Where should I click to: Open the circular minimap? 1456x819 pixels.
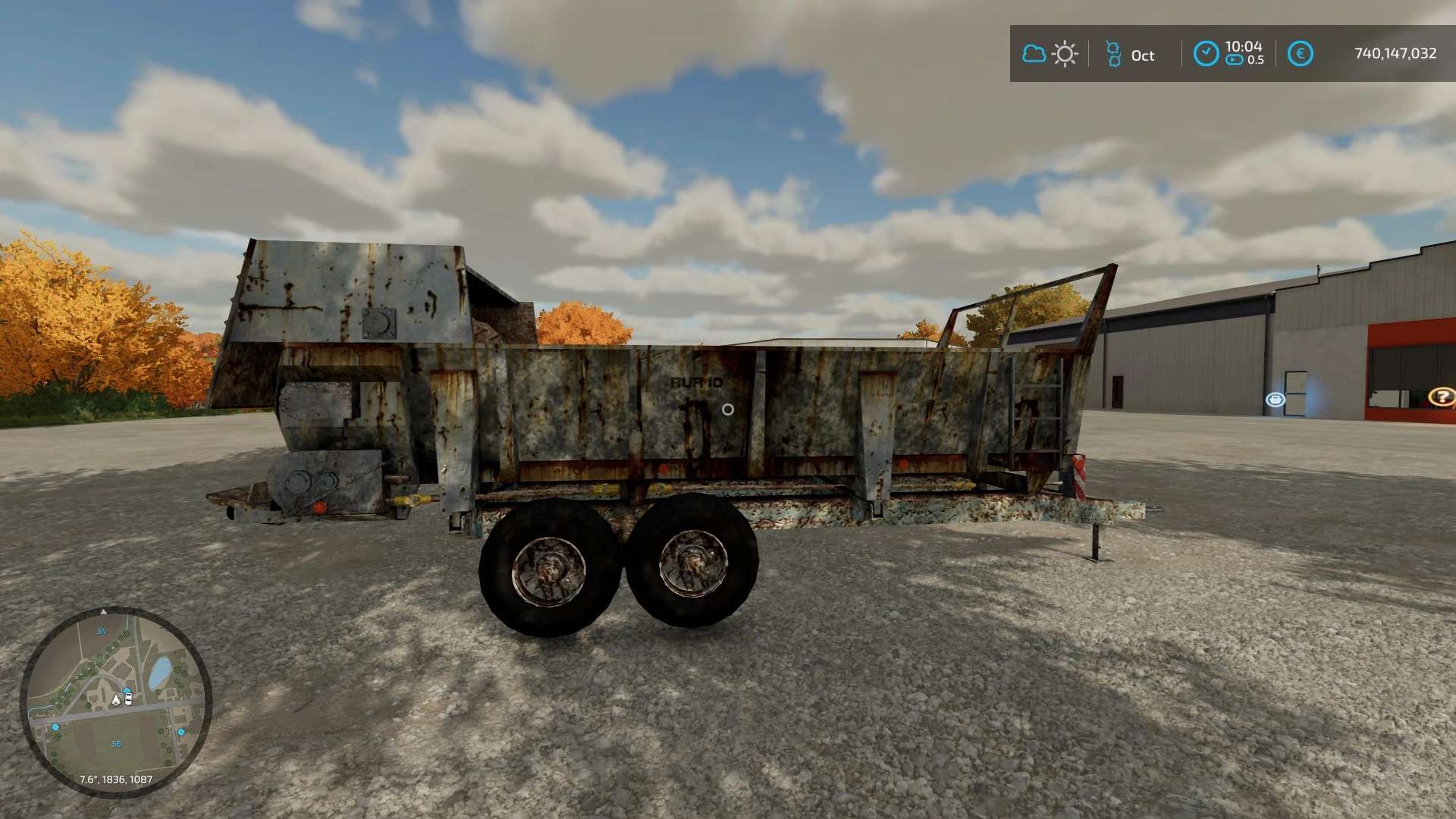pyautogui.click(x=115, y=702)
